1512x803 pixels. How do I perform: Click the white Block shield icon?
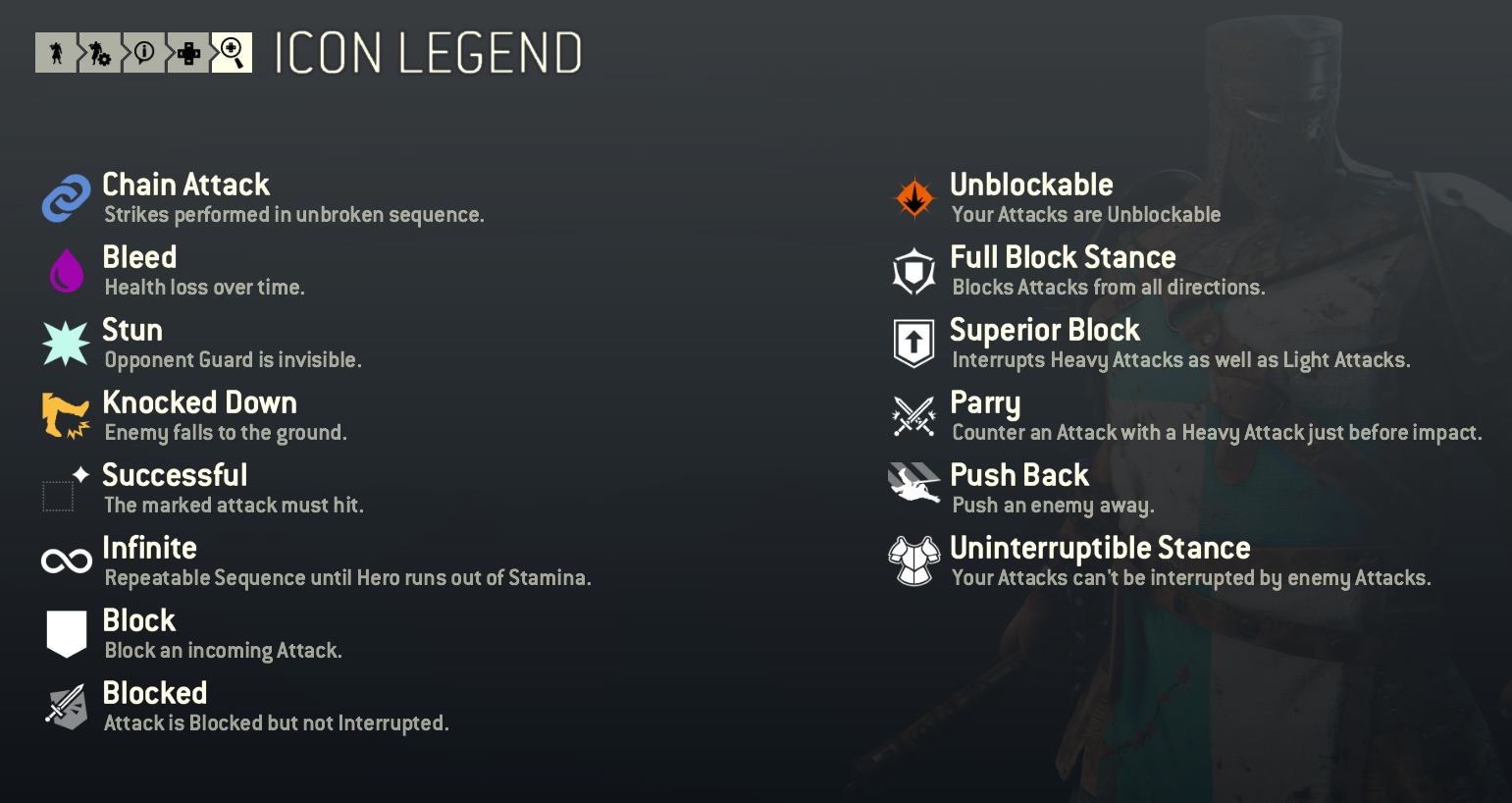(65, 634)
